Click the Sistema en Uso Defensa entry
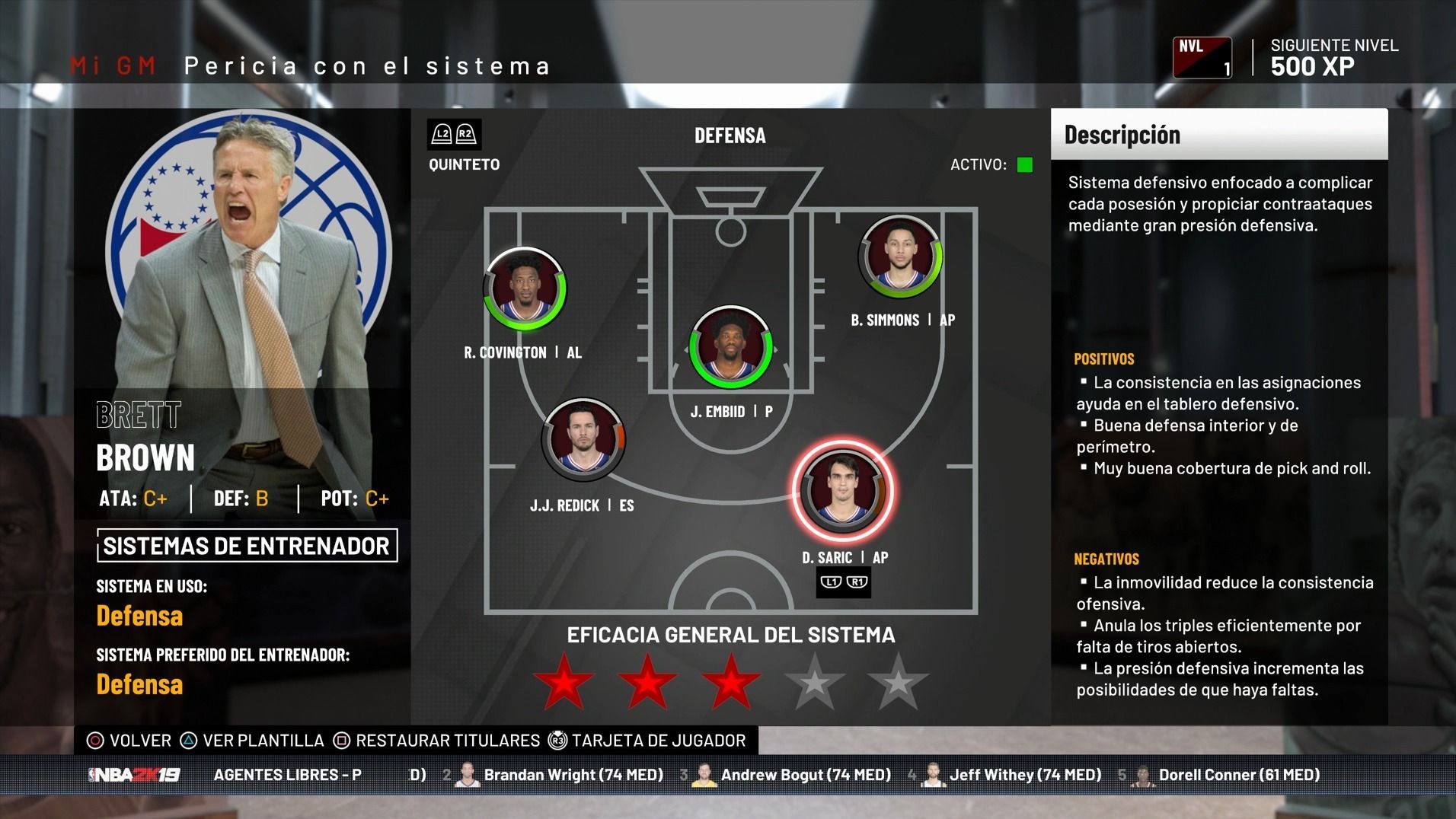The height and width of the screenshot is (819, 1456). coord(139,616)
